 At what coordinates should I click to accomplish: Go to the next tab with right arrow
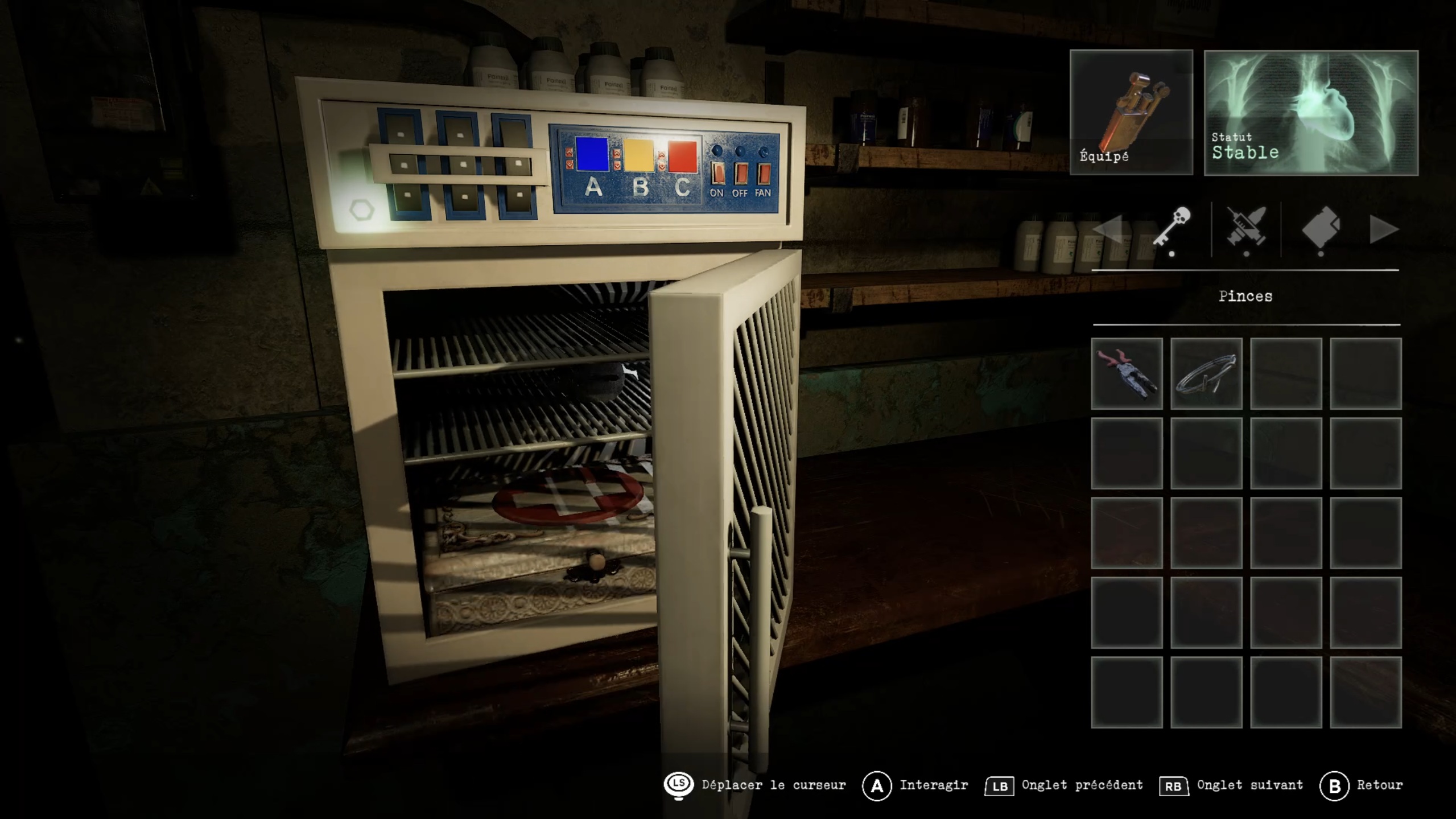pos(1384,230)
